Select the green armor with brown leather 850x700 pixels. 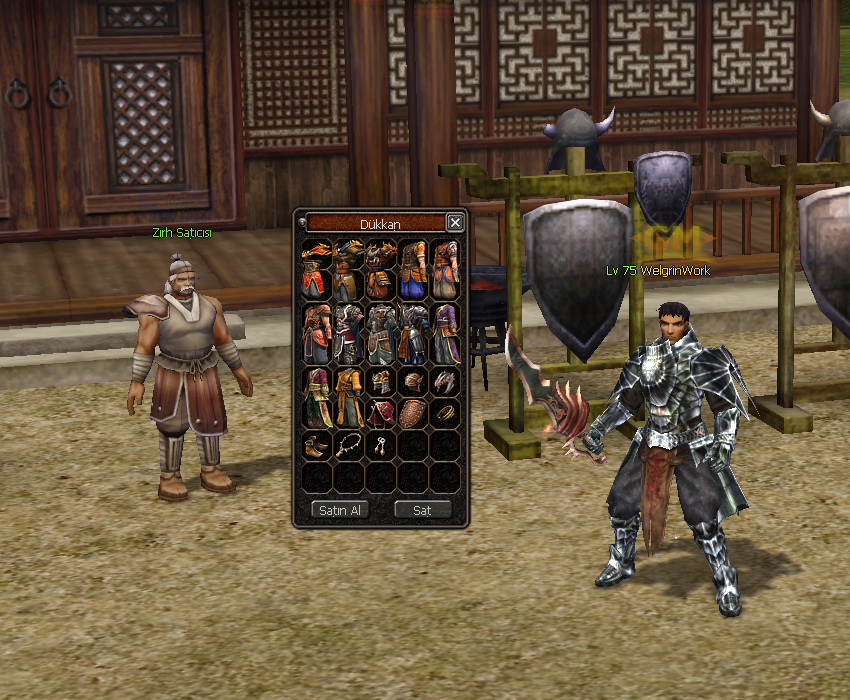[380, 334]
